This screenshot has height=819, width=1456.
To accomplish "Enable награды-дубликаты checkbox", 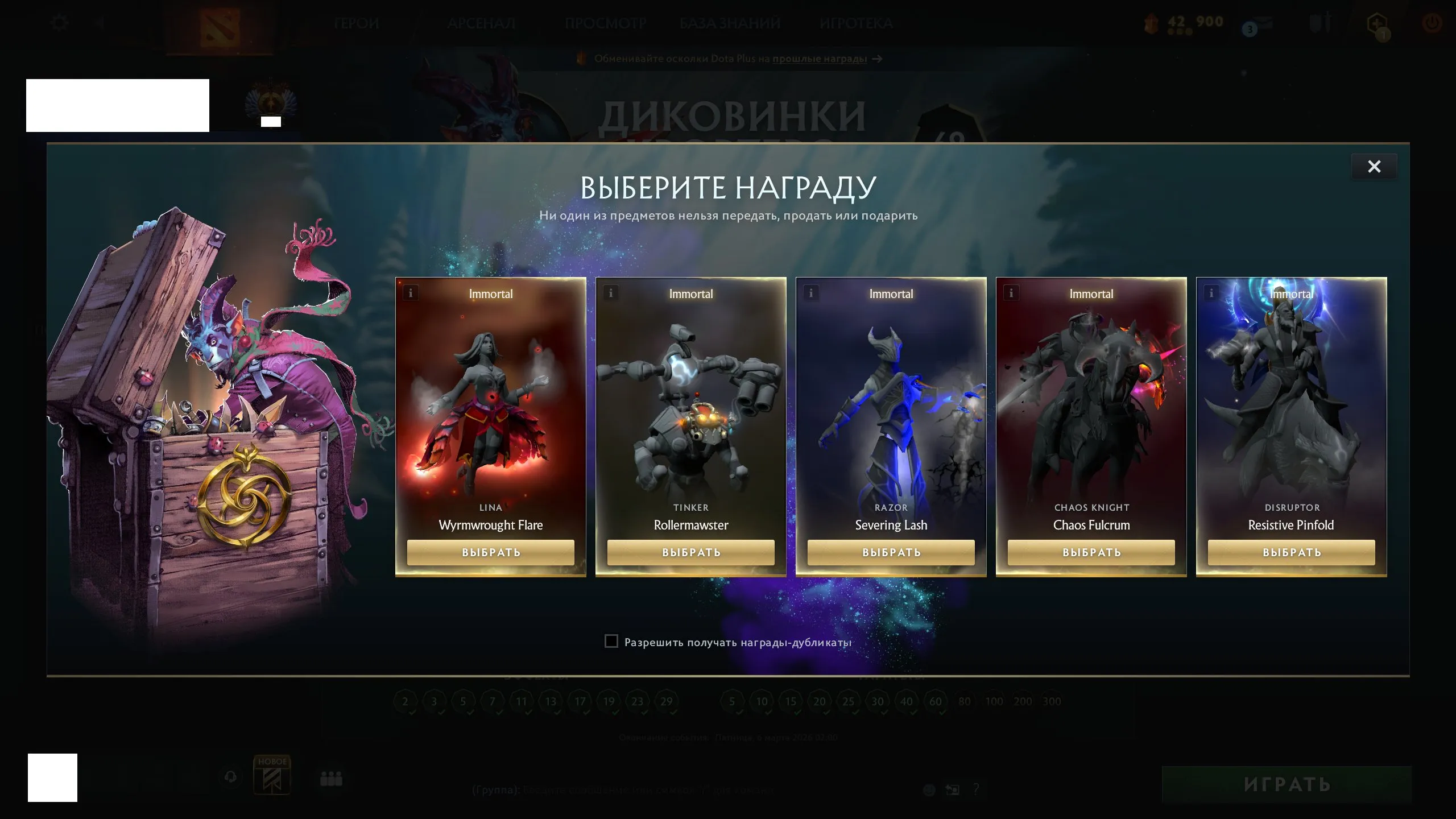I will (x=611, y=641).
